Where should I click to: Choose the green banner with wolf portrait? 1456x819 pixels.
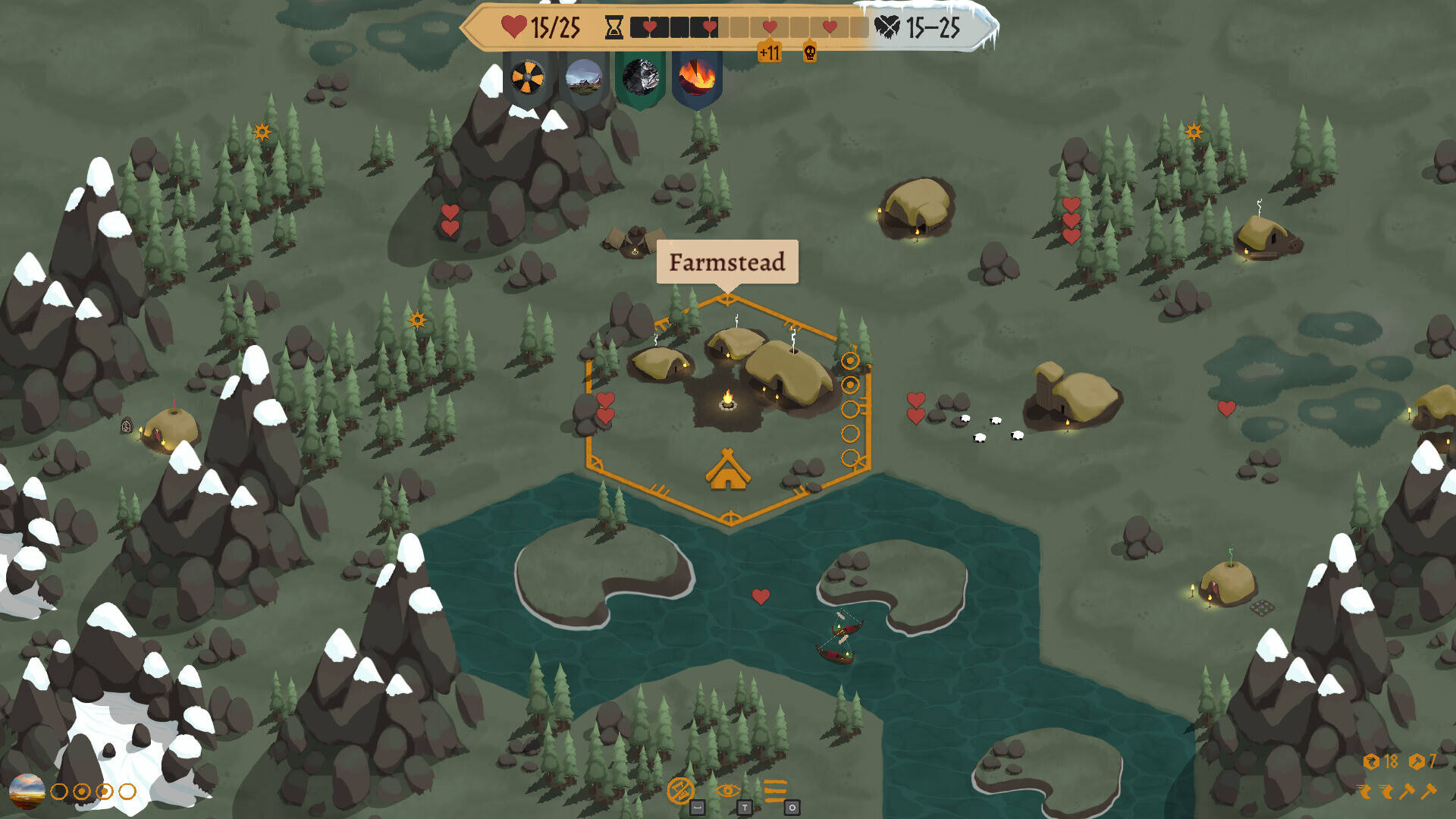click(641, 77)
